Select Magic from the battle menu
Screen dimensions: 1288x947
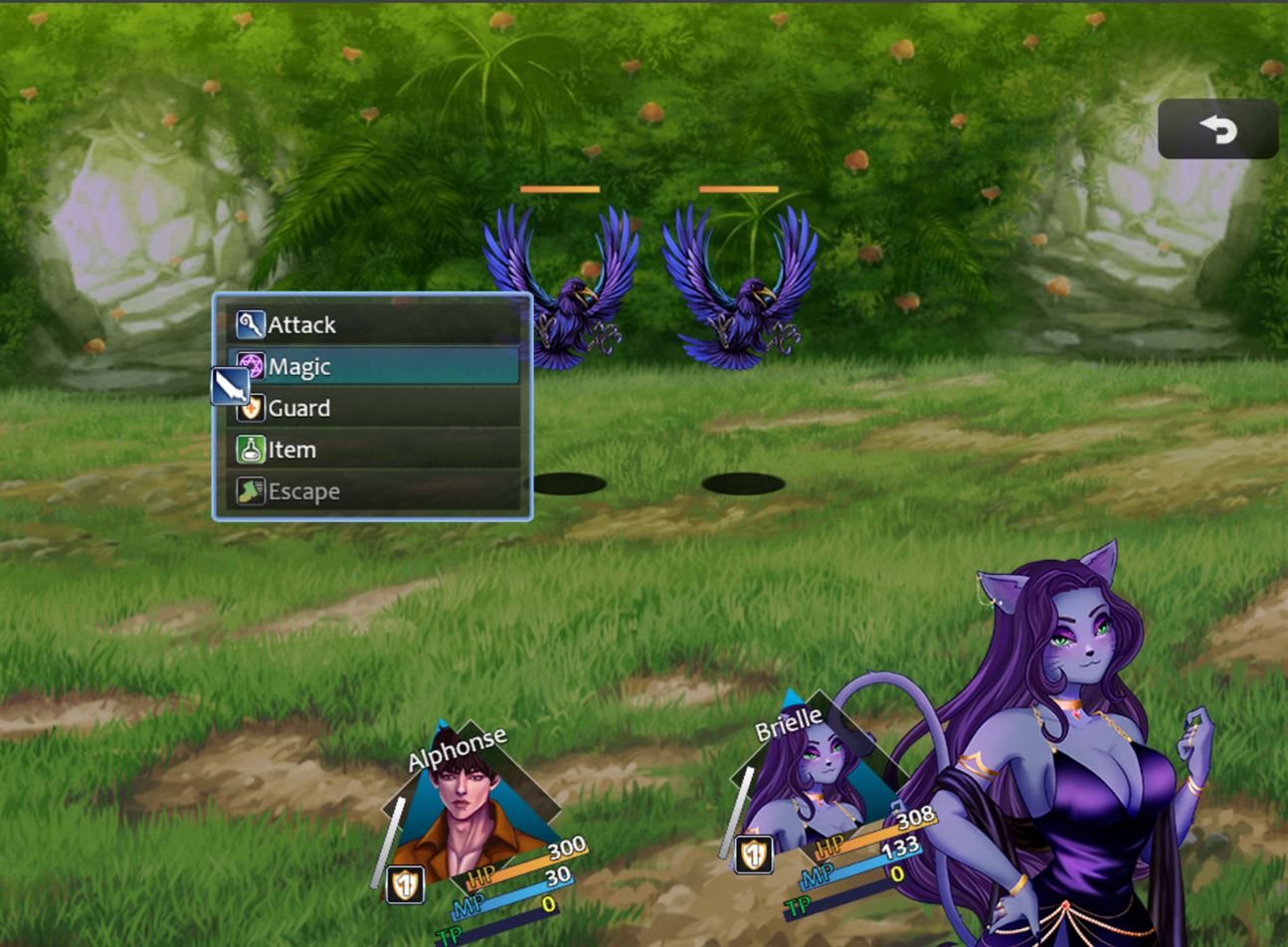point(373,366)
